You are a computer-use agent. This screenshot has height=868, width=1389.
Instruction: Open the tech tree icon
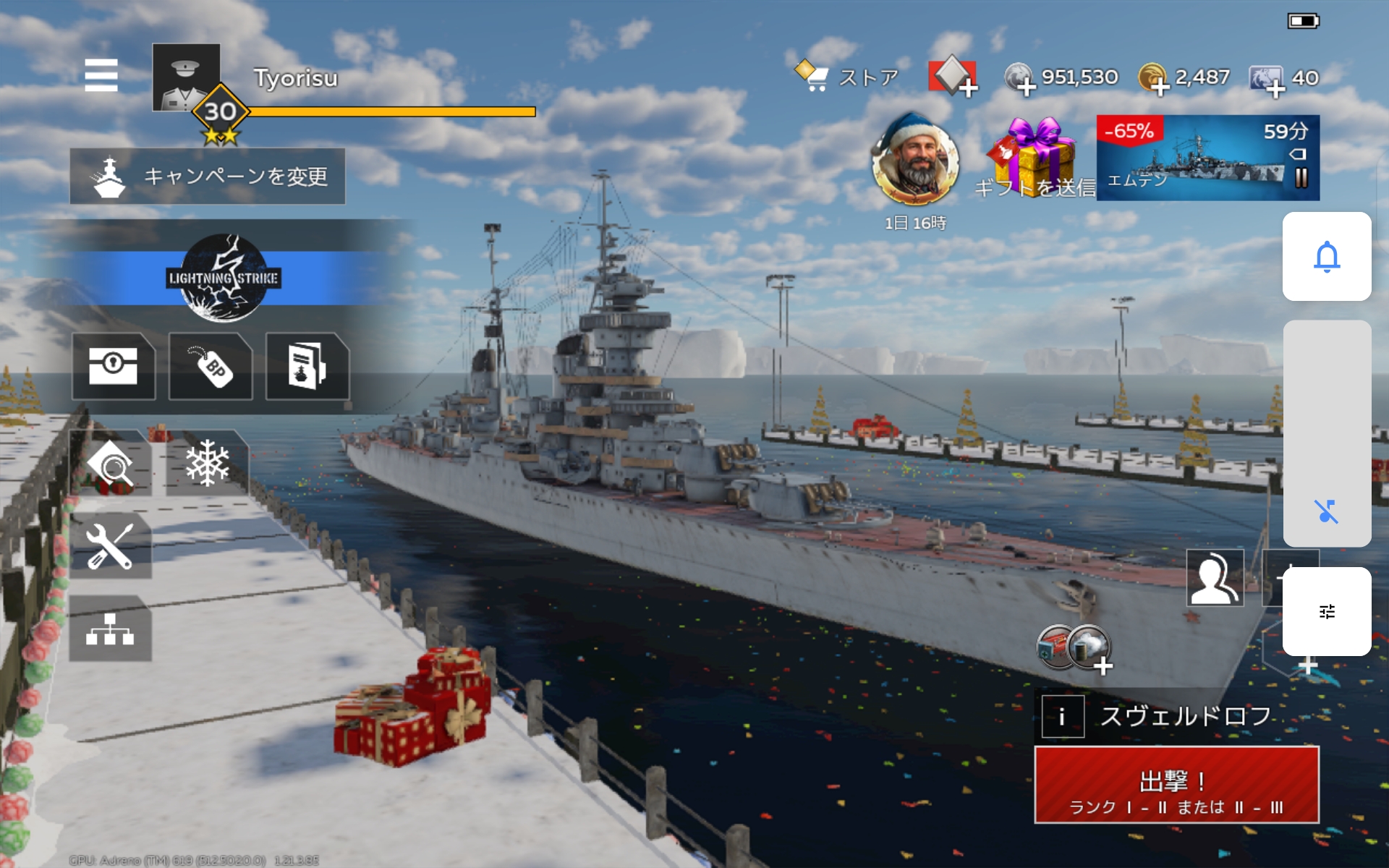(x=111, y=629)
